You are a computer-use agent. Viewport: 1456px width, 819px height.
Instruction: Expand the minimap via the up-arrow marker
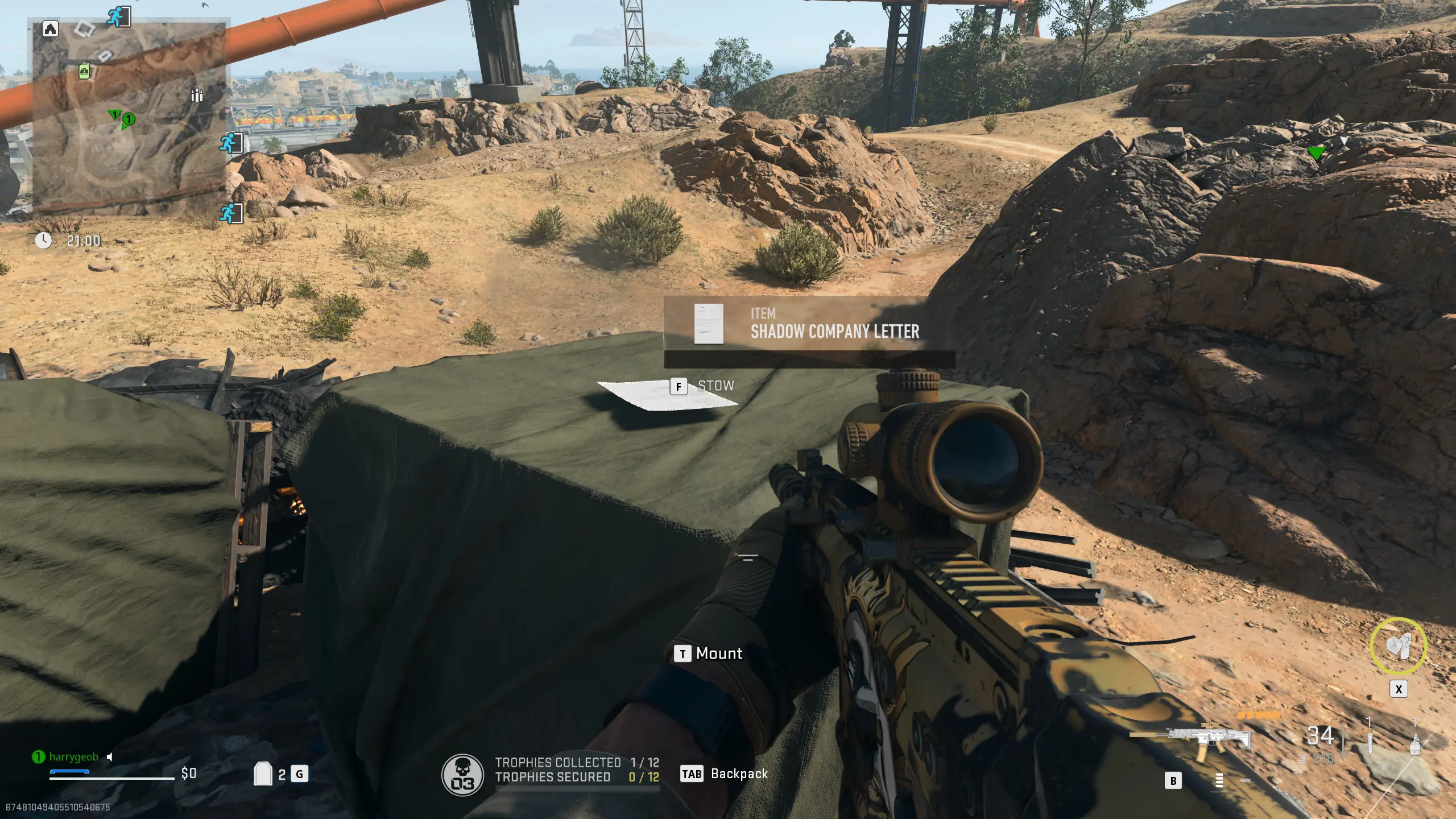[50, 27]
